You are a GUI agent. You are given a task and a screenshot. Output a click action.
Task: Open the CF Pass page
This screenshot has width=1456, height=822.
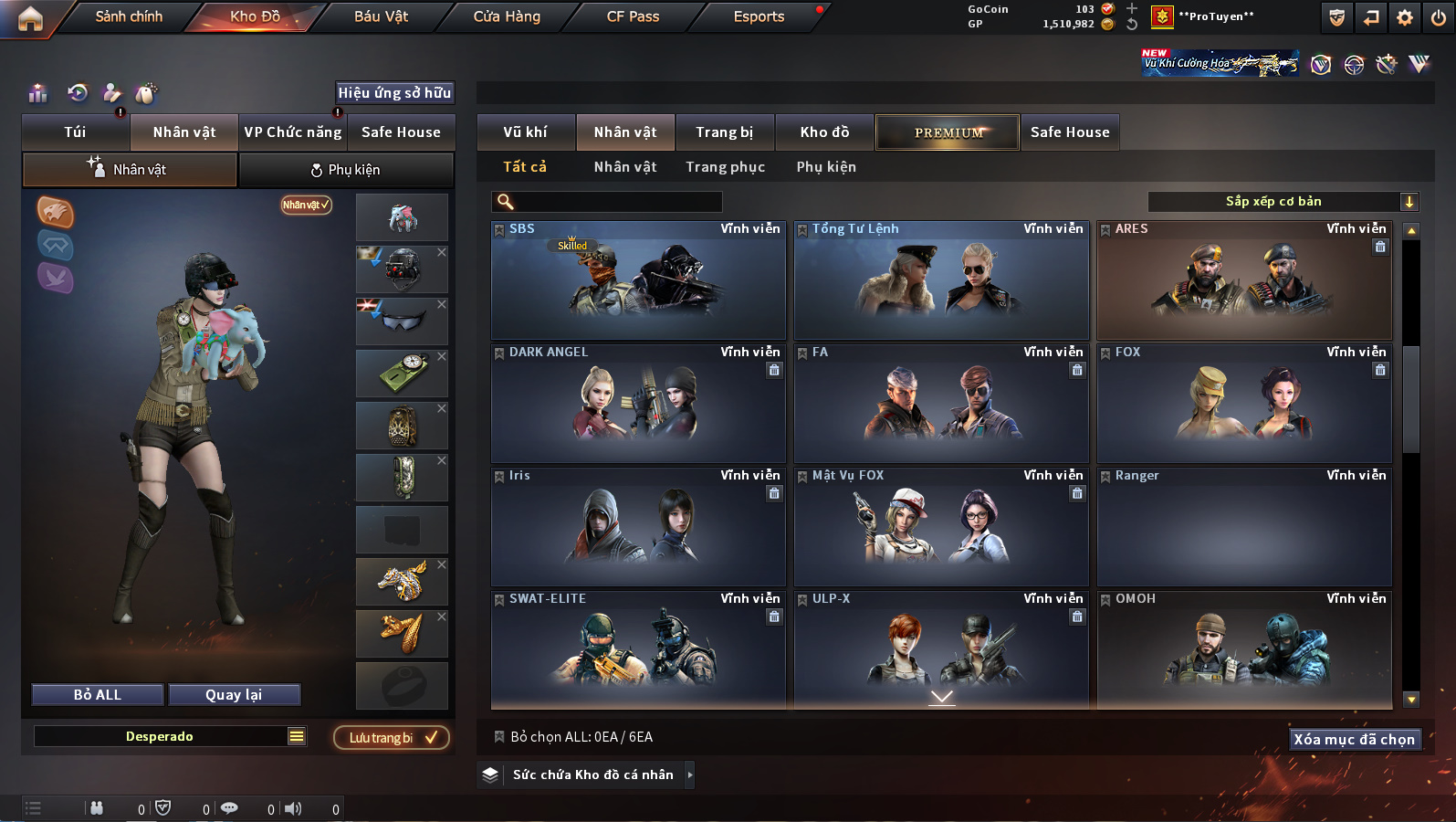pos(633,16)
